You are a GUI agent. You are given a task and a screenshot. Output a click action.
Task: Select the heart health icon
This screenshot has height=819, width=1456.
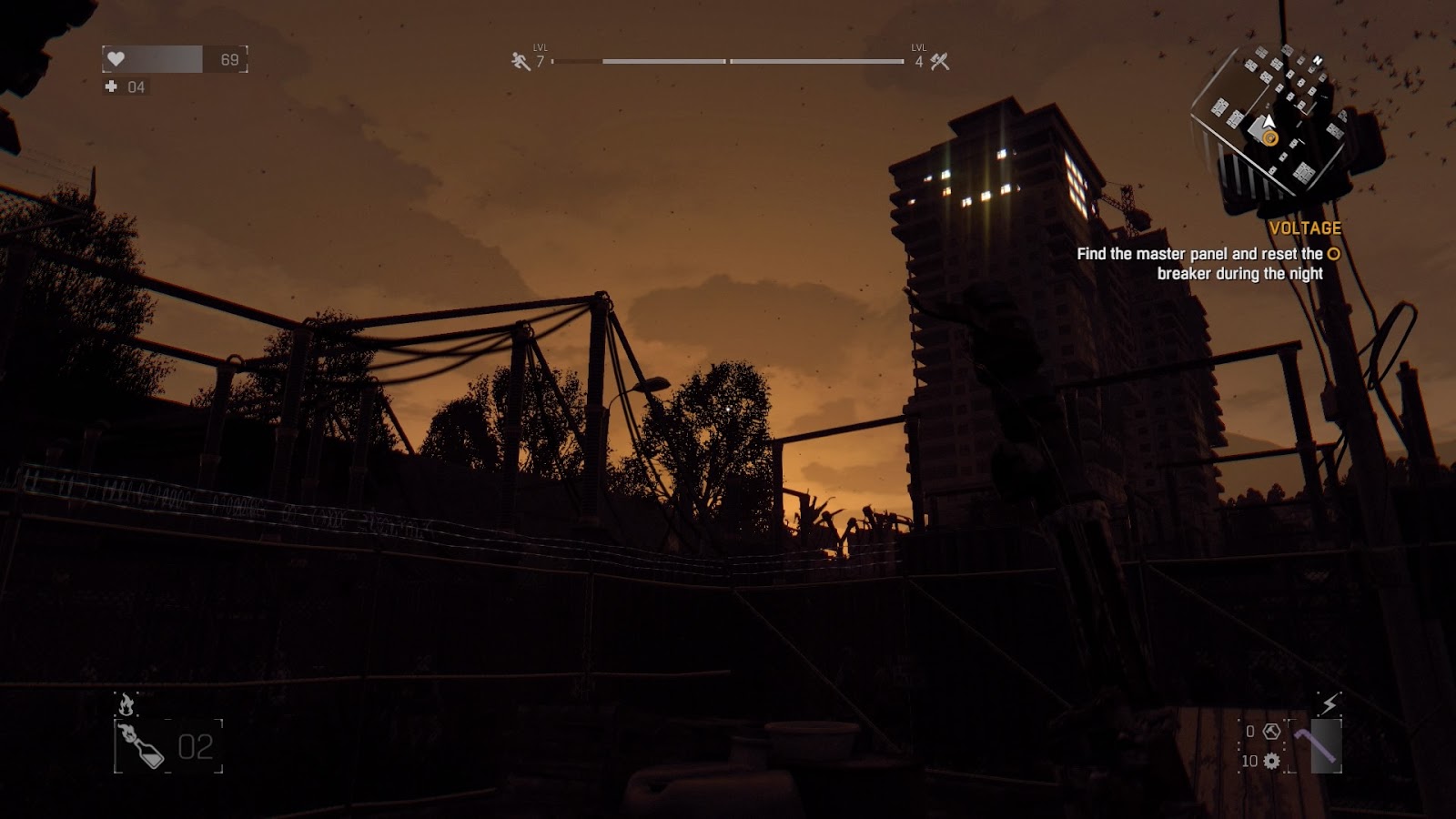[x=116, y=60]
